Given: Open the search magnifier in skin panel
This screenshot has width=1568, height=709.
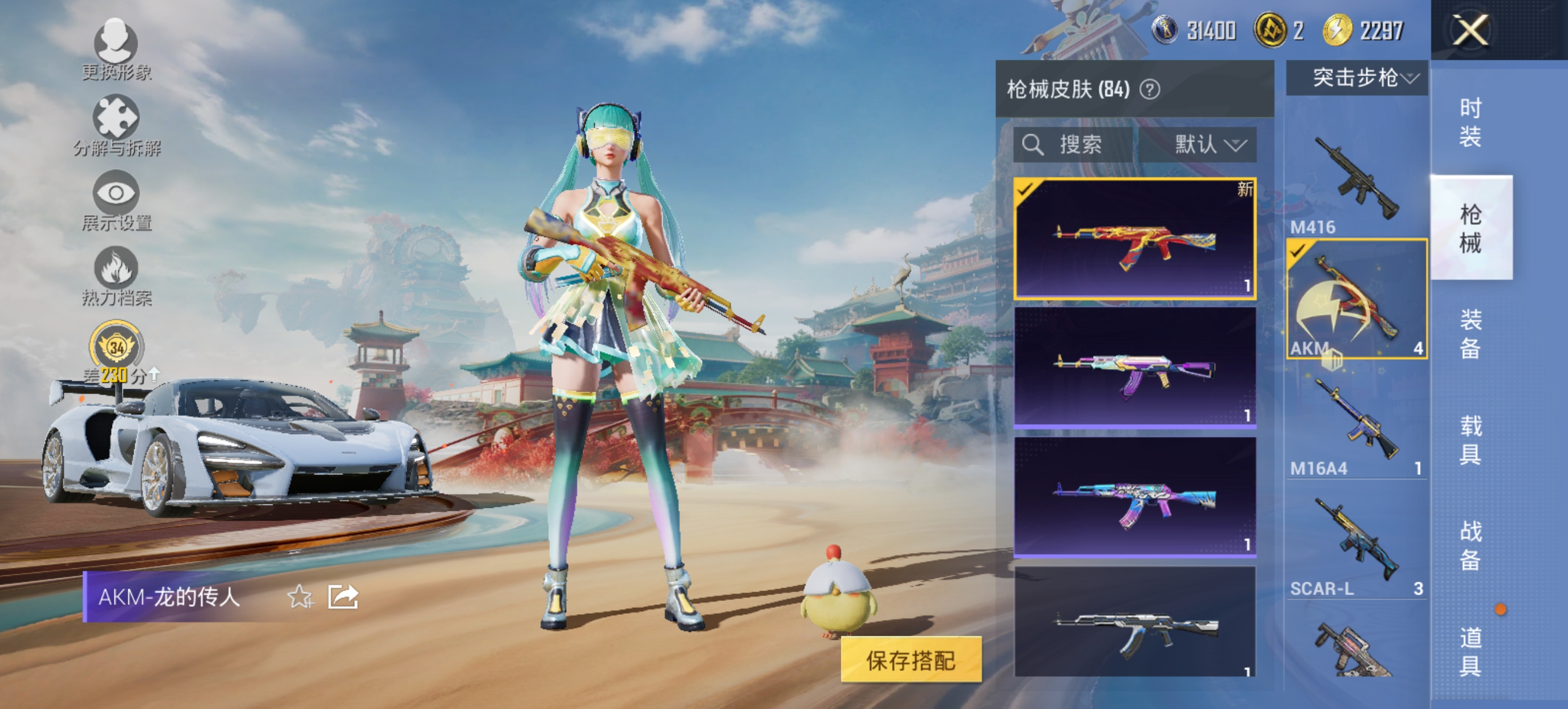Looking at the screenshot, I should (x=1033, y=144).
